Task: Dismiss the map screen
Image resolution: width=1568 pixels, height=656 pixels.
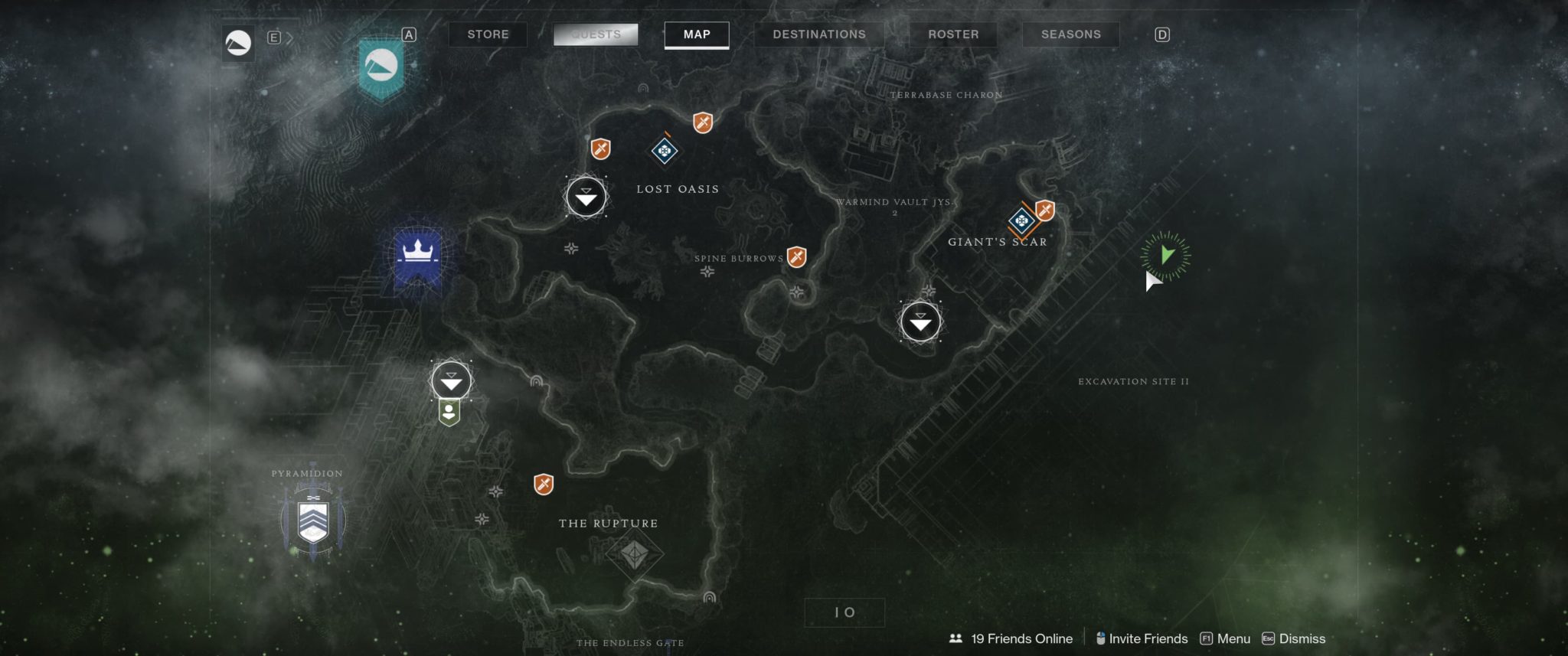Action: click(x=1302, y=638)
